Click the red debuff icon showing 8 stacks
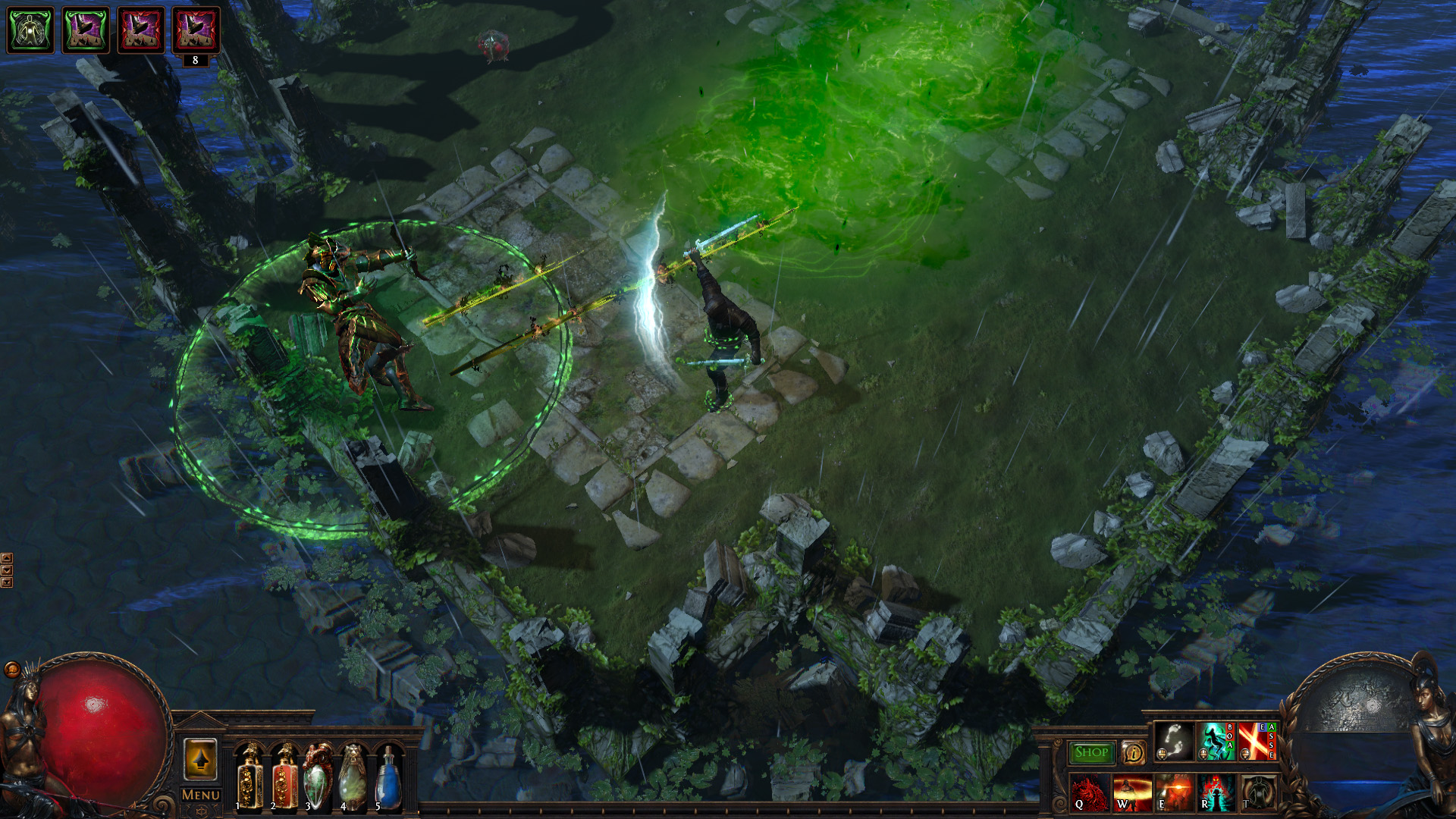 196,30
